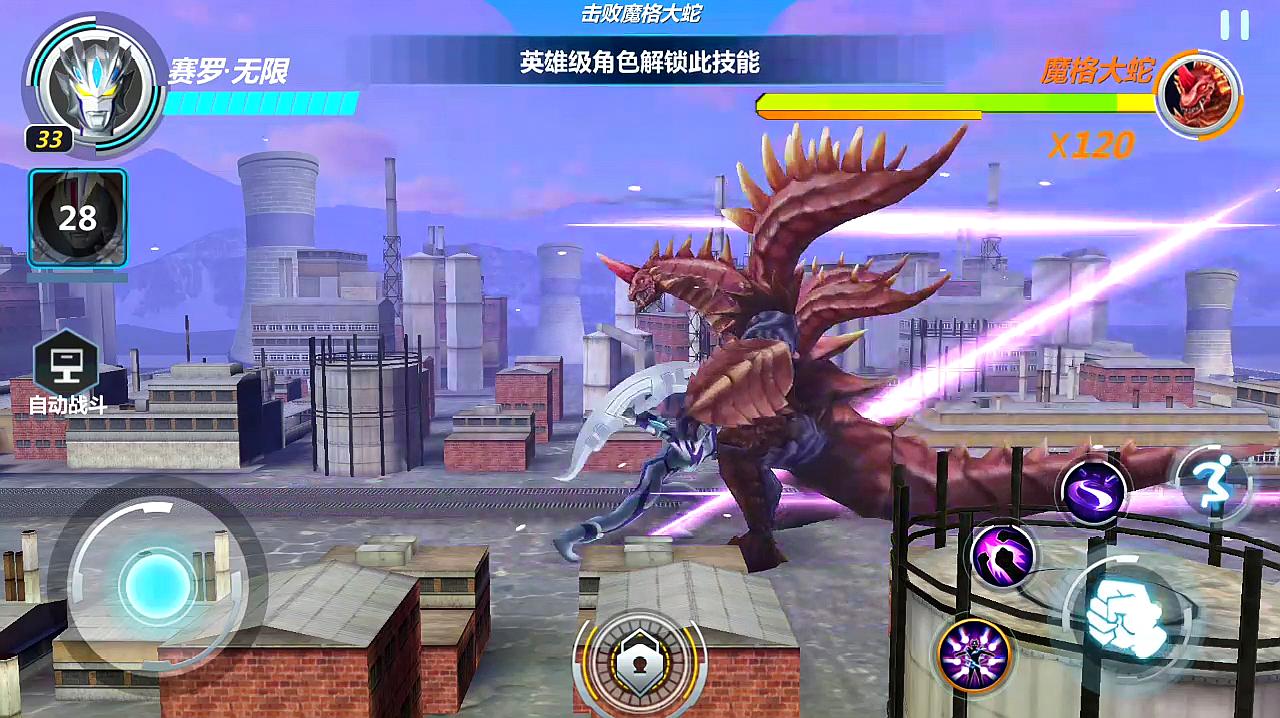This screenshot has width=1280, height=718.
Task: Pause the game with the pause button
Action: click(x=1234, y=26)
